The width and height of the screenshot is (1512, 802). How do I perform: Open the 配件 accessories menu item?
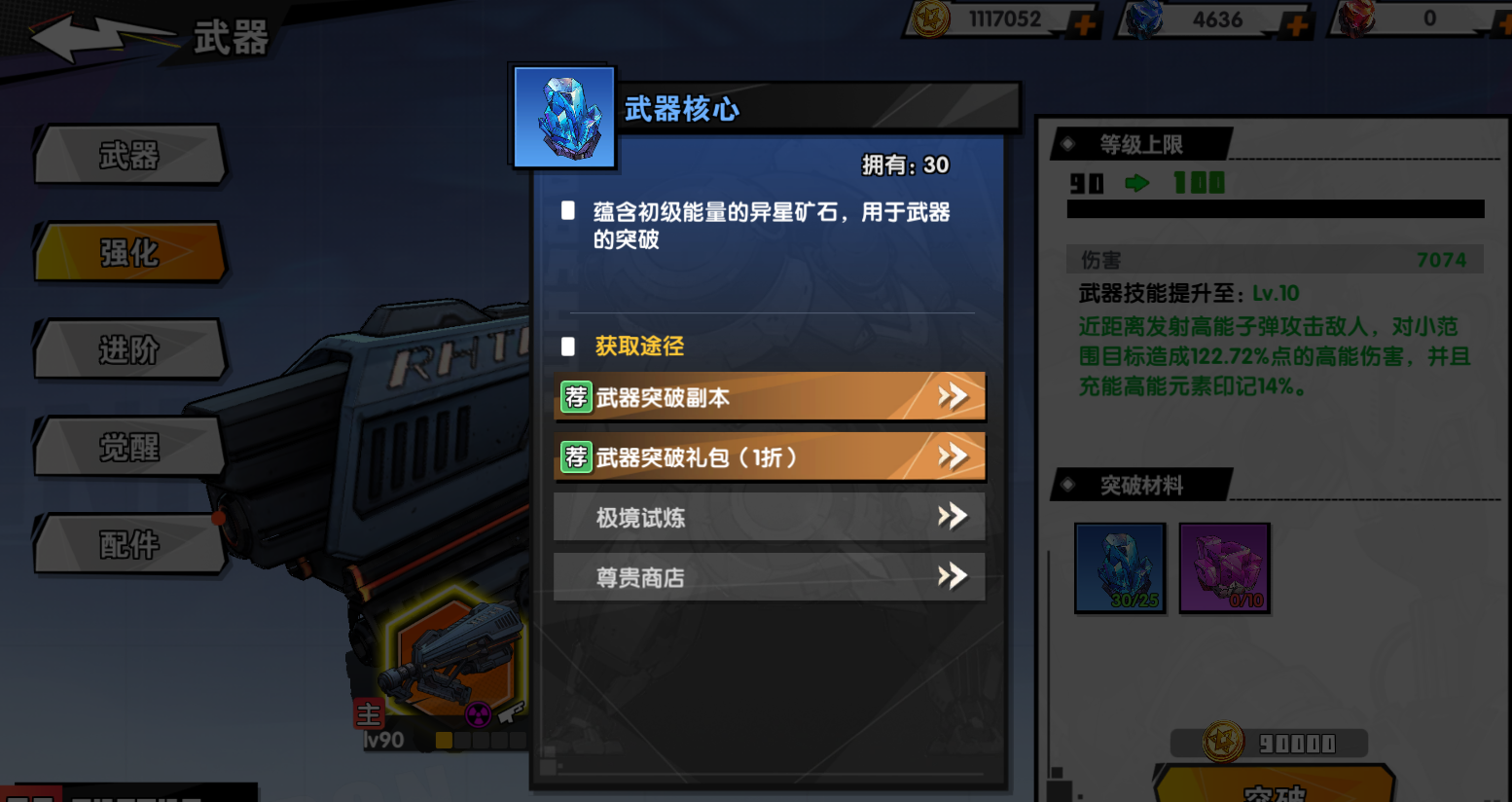pos(127,544)
